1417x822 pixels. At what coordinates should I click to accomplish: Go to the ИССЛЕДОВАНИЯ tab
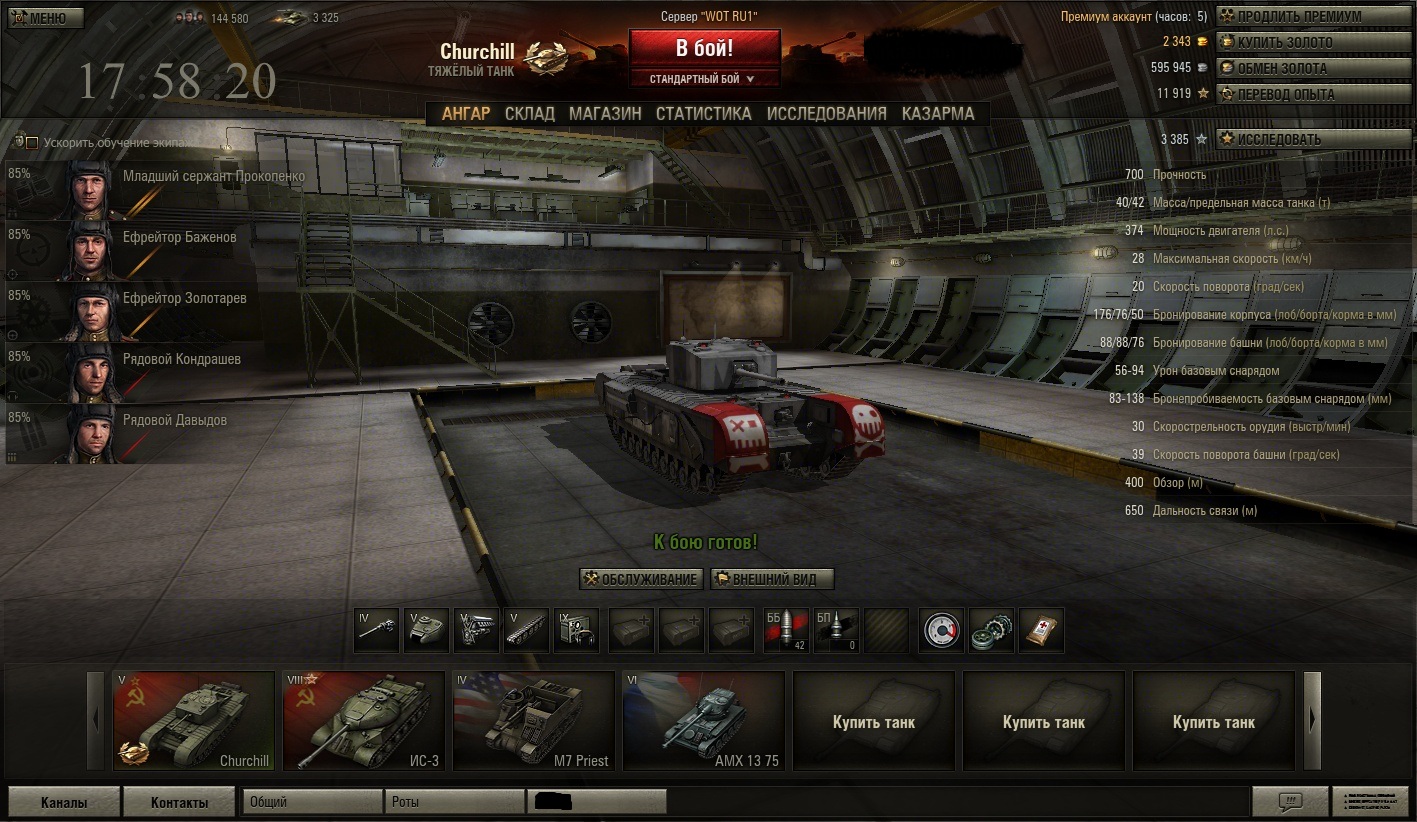click(x=826, y=114)
